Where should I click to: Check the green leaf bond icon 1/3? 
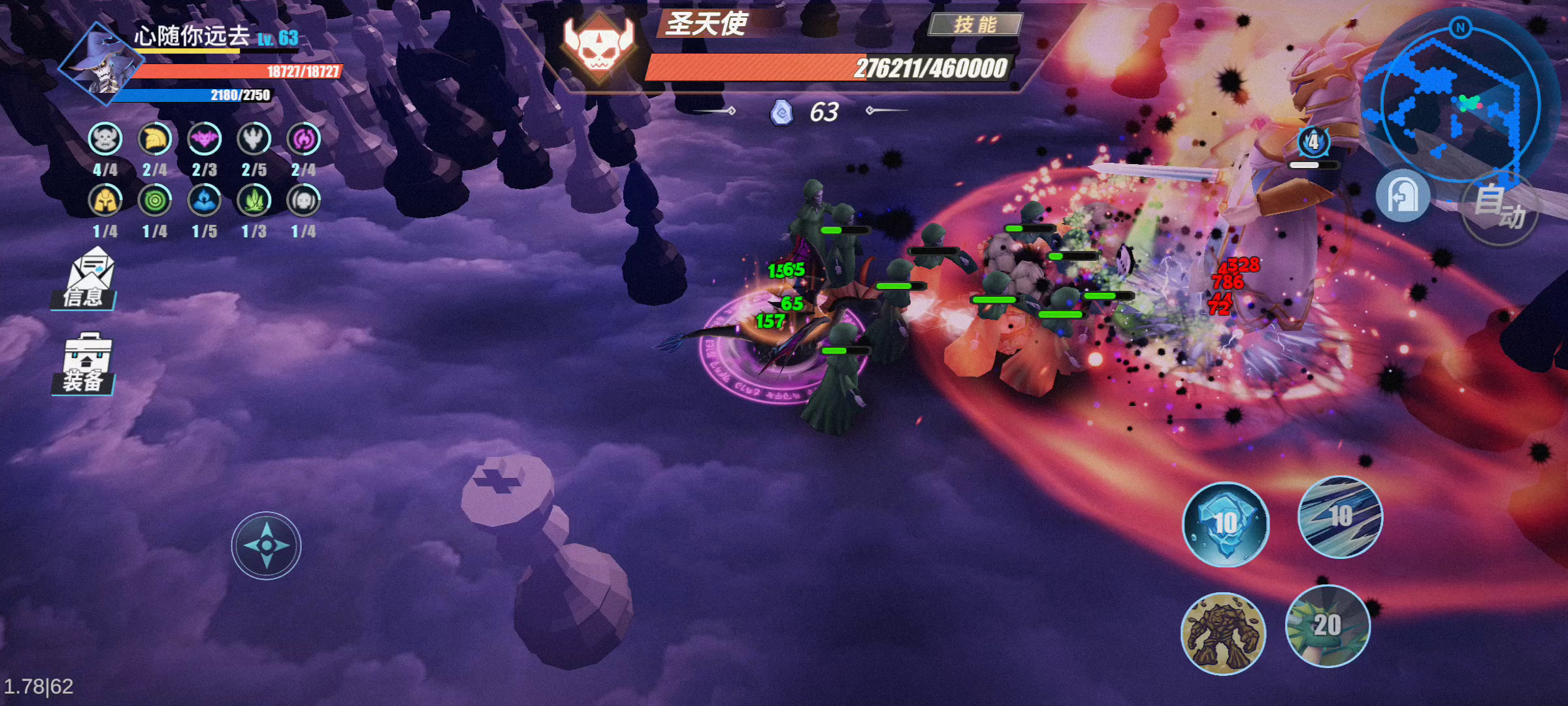tap(254, 201)
